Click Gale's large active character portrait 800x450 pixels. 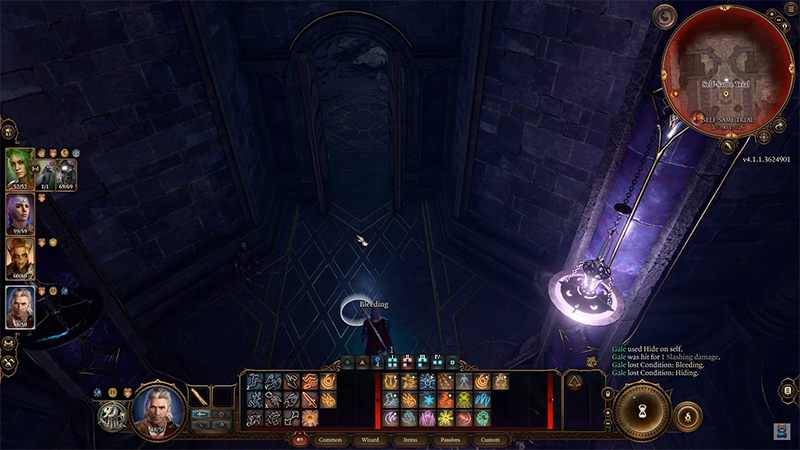coord(157,408)
